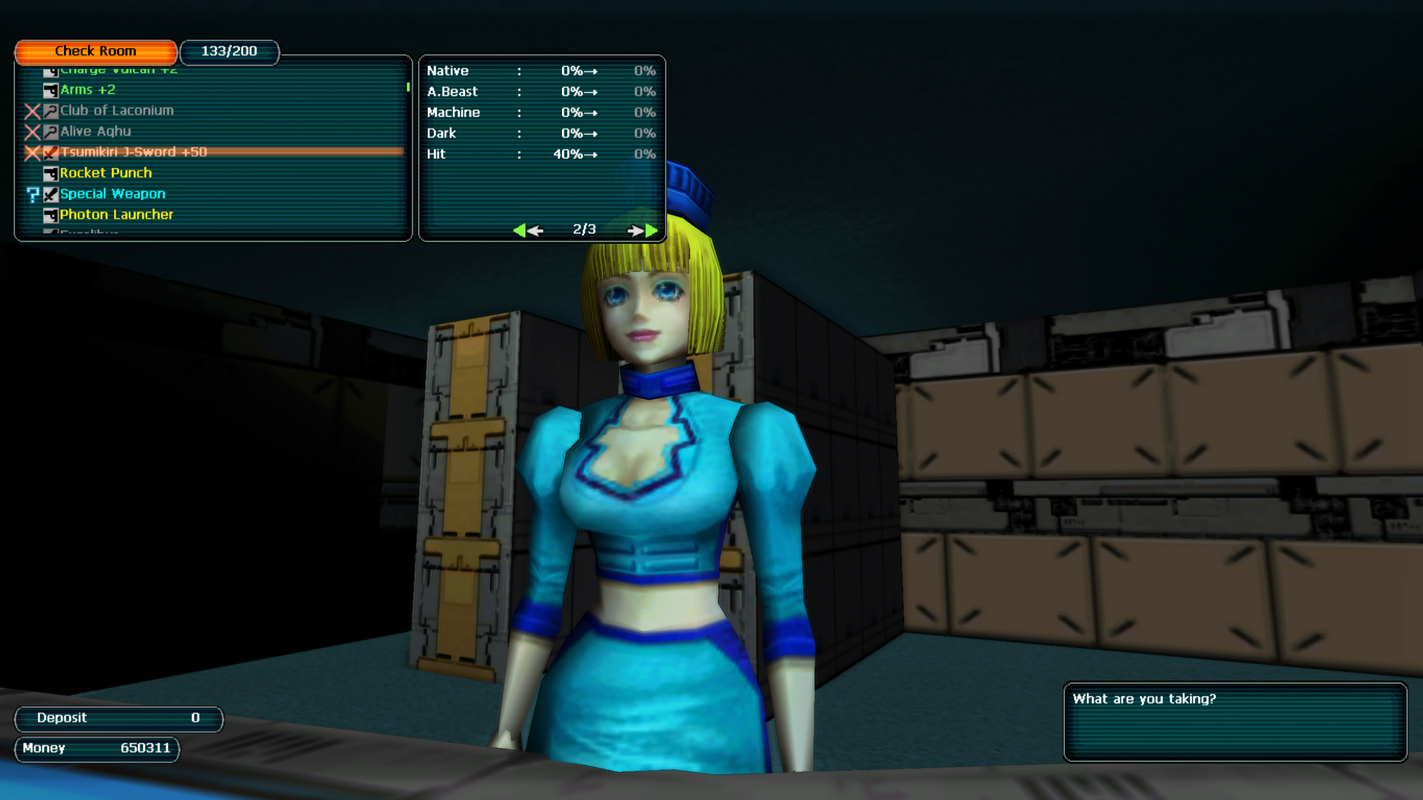This screenshot has height=800, width=1423.
Task: Click the blue question mark on Special Weapon
Action: coord(32,193)
